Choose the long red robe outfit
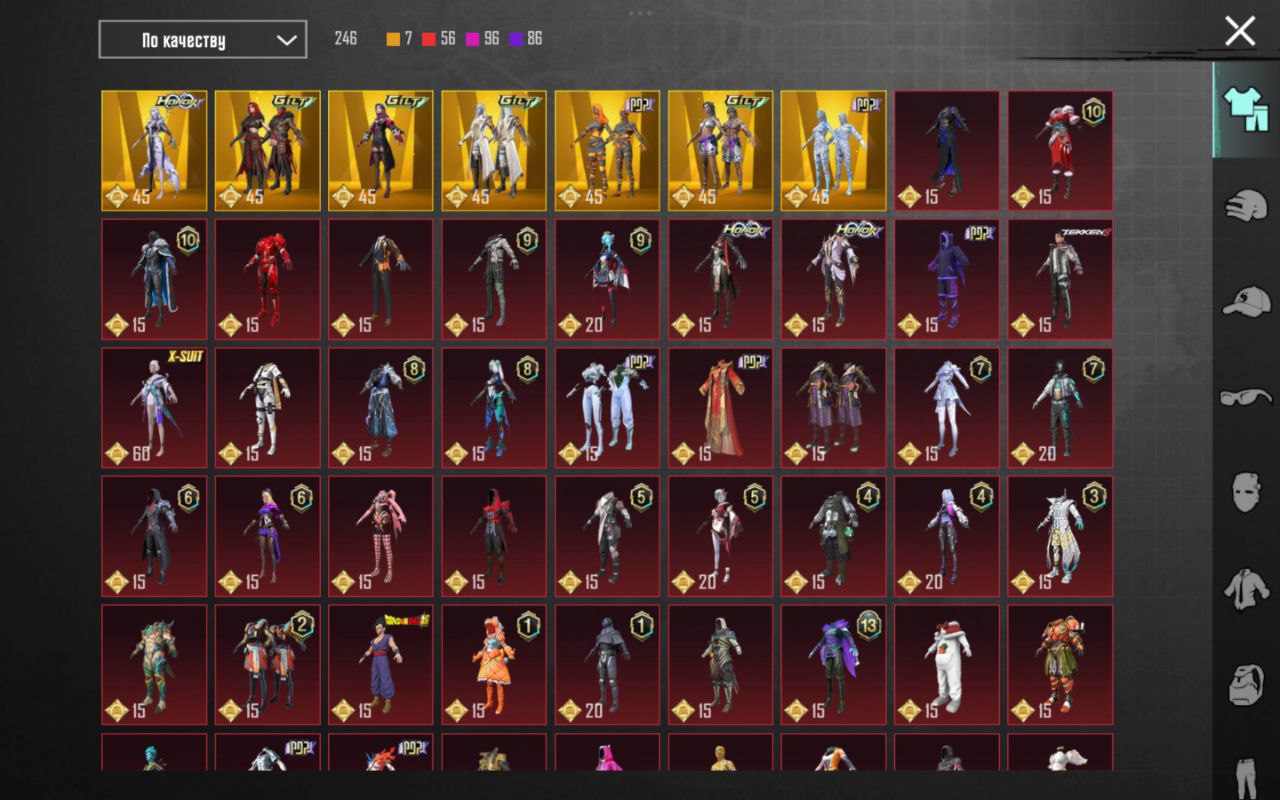The width and height of the screenshot is (1280, 800). [720, 407]
